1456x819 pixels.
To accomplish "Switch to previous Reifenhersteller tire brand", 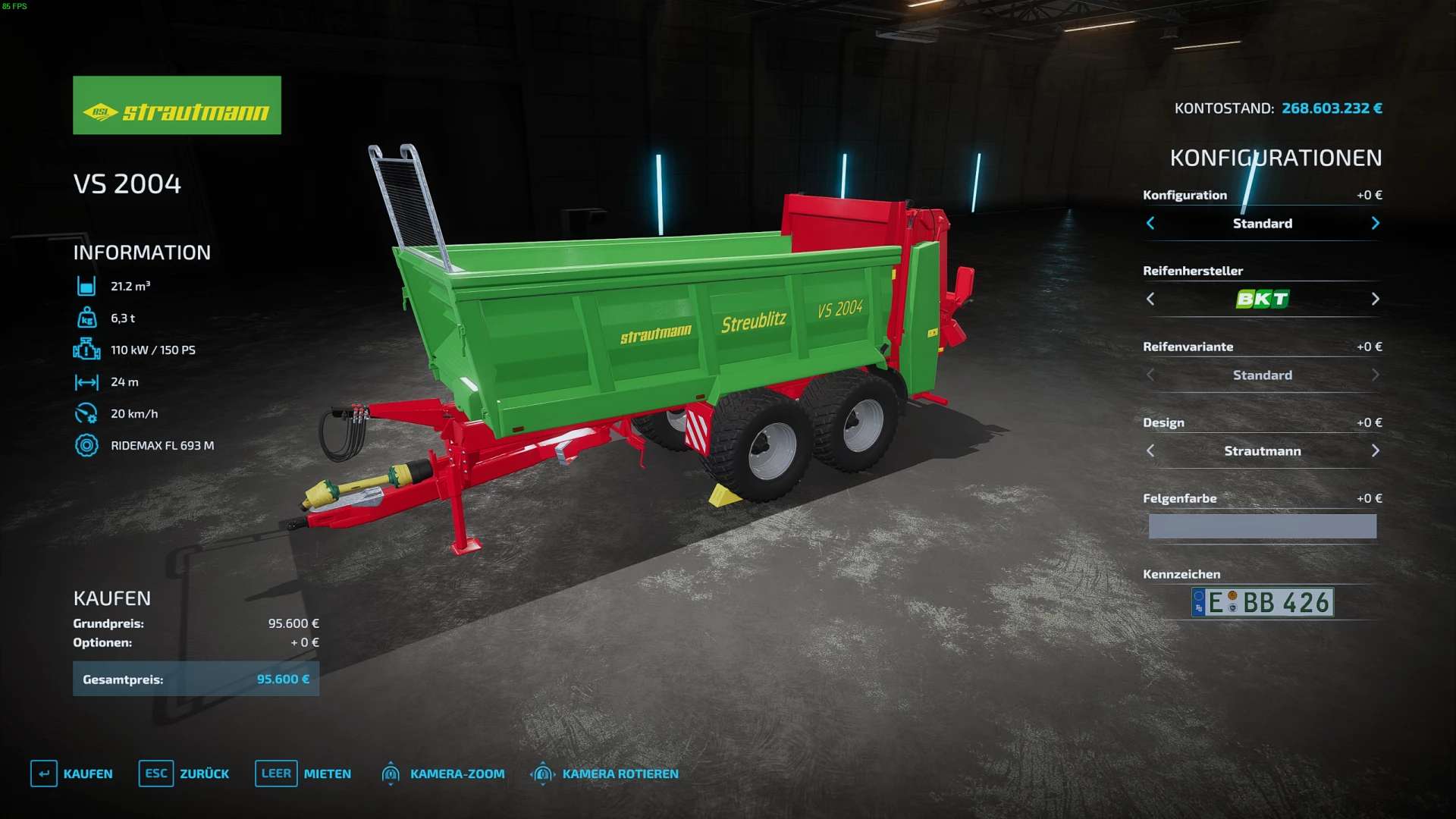I will (x=1150, y=299).
